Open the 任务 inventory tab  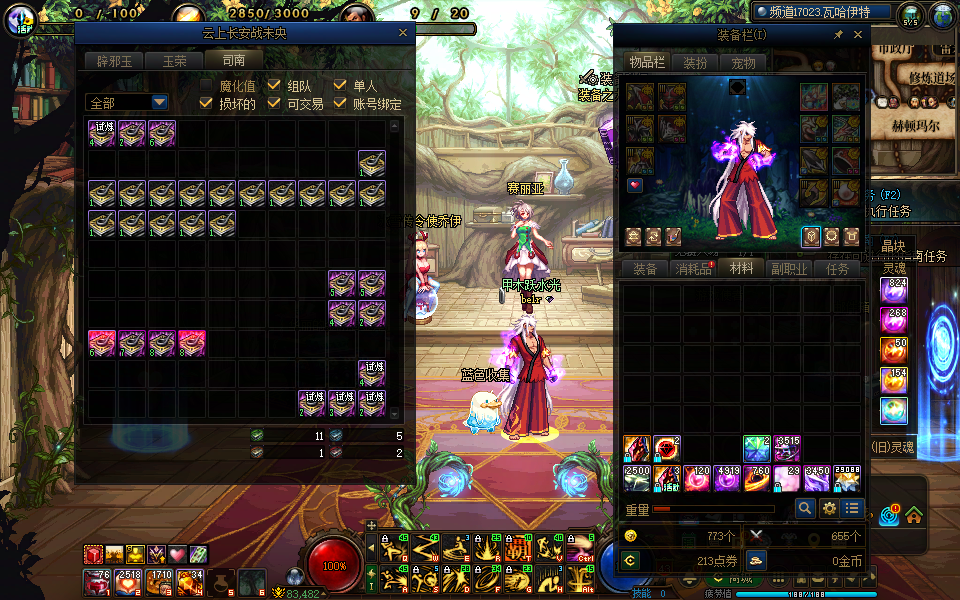pyautogui.click(x=837, y=269)
